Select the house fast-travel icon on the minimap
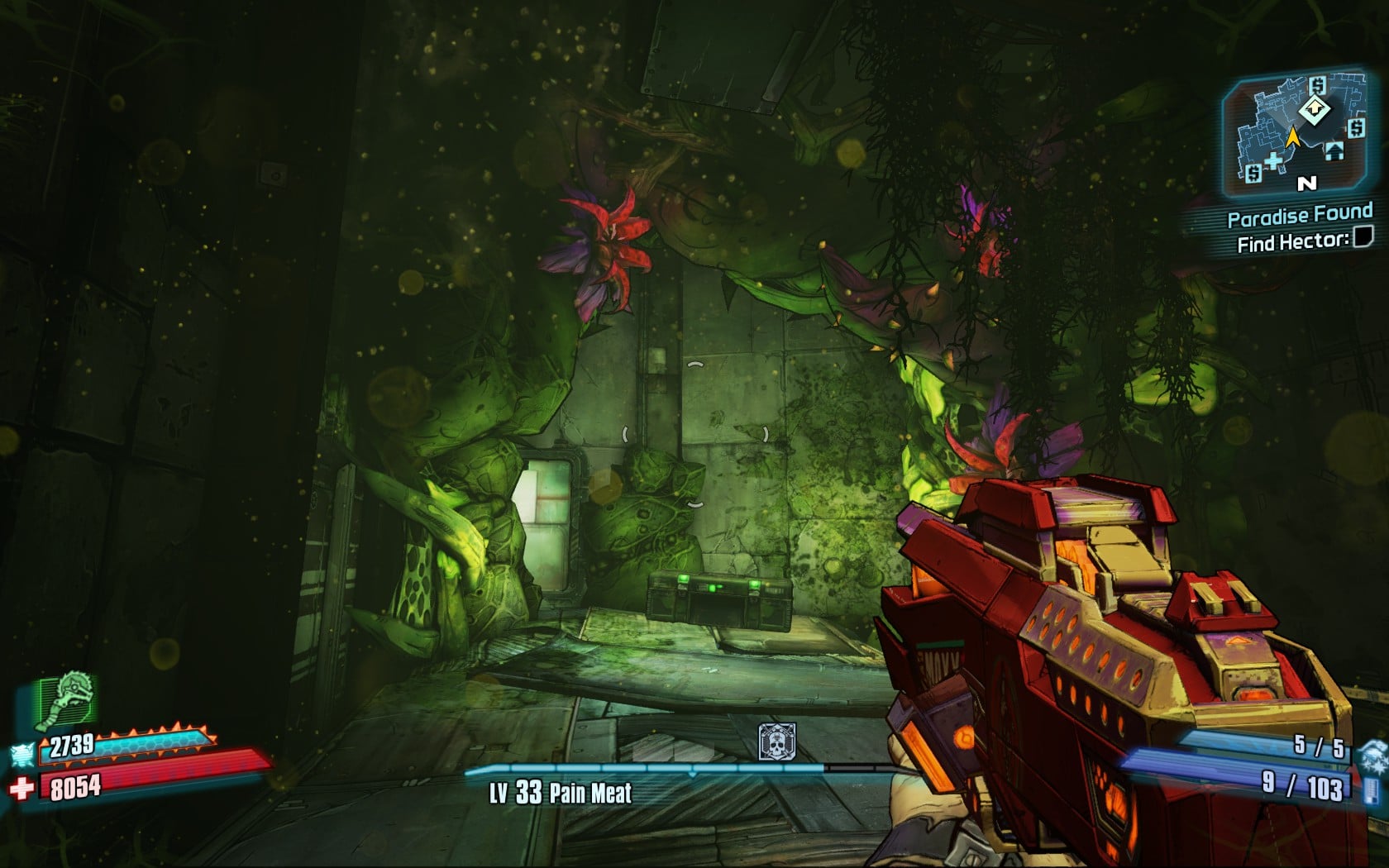This screenshot has width=1389, height=868. [1334, 151]
